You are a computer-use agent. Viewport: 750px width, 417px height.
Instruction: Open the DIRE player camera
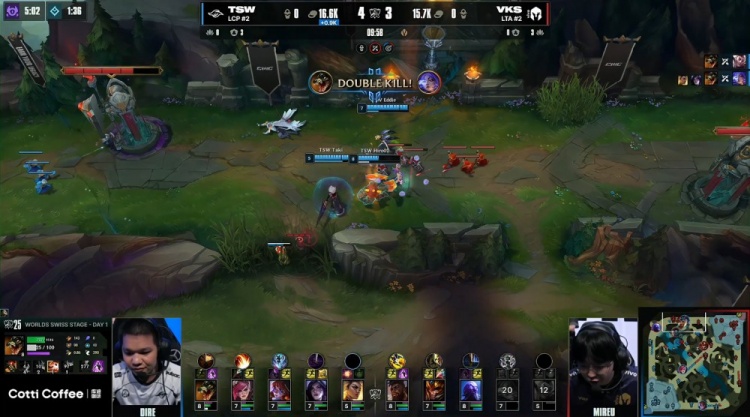pos(146,362)
